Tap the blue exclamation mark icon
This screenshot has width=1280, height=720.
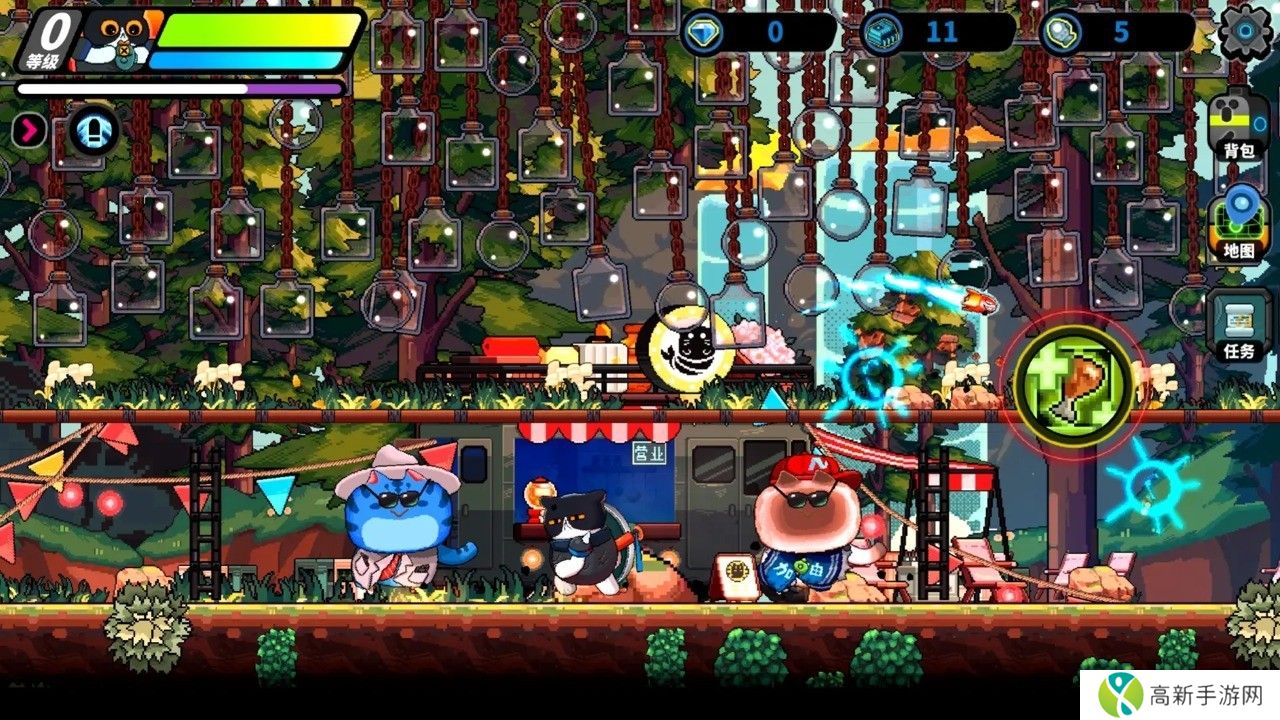point(94,130)
